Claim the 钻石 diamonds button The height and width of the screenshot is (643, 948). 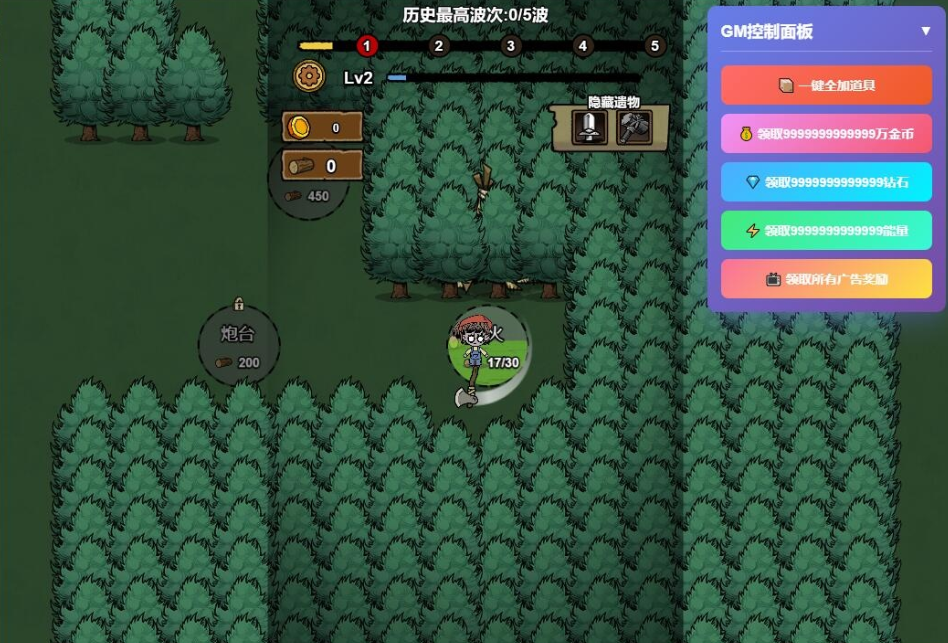(826, 182)
